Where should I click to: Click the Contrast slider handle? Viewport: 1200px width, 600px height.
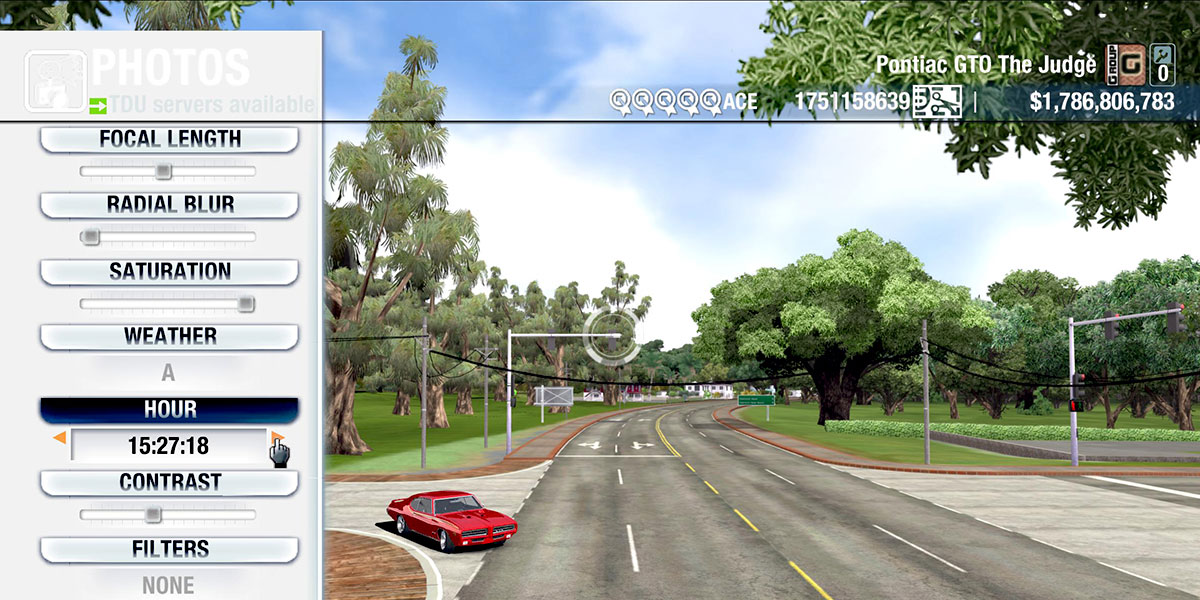152,514
